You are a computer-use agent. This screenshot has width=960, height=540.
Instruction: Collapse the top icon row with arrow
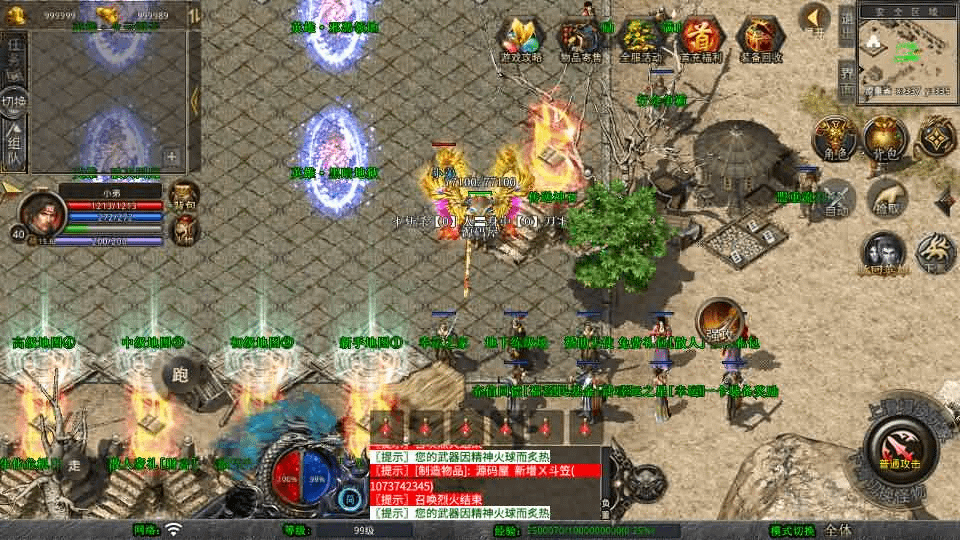point(816,17)
